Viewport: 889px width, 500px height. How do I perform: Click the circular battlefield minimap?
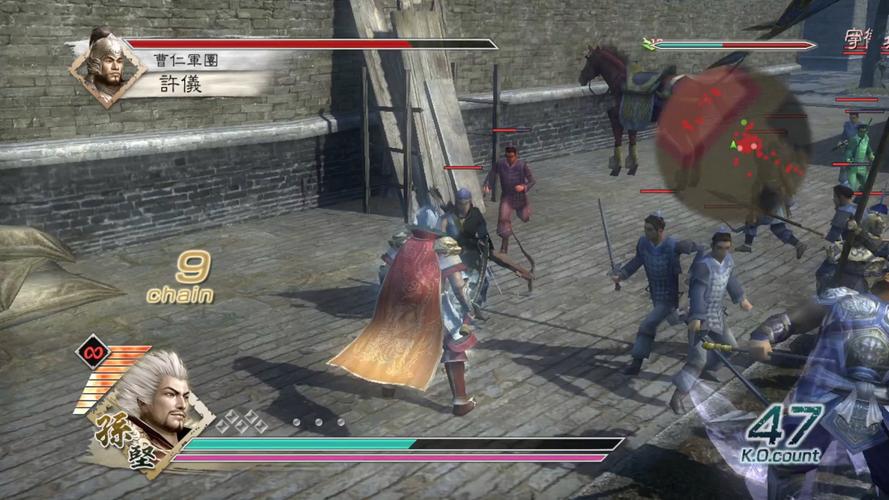(733, 140)
